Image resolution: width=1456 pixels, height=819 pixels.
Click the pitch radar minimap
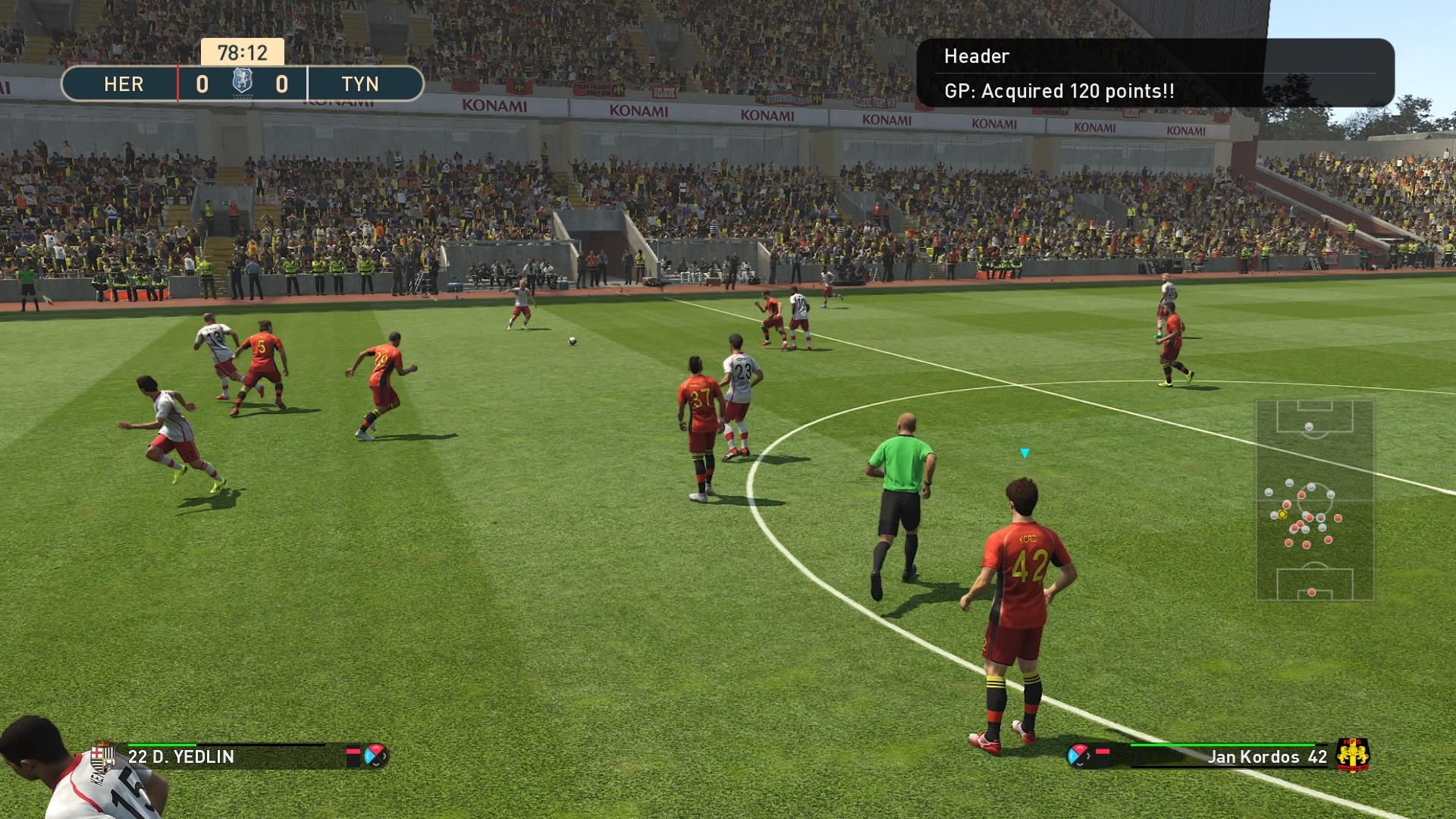1314,500
